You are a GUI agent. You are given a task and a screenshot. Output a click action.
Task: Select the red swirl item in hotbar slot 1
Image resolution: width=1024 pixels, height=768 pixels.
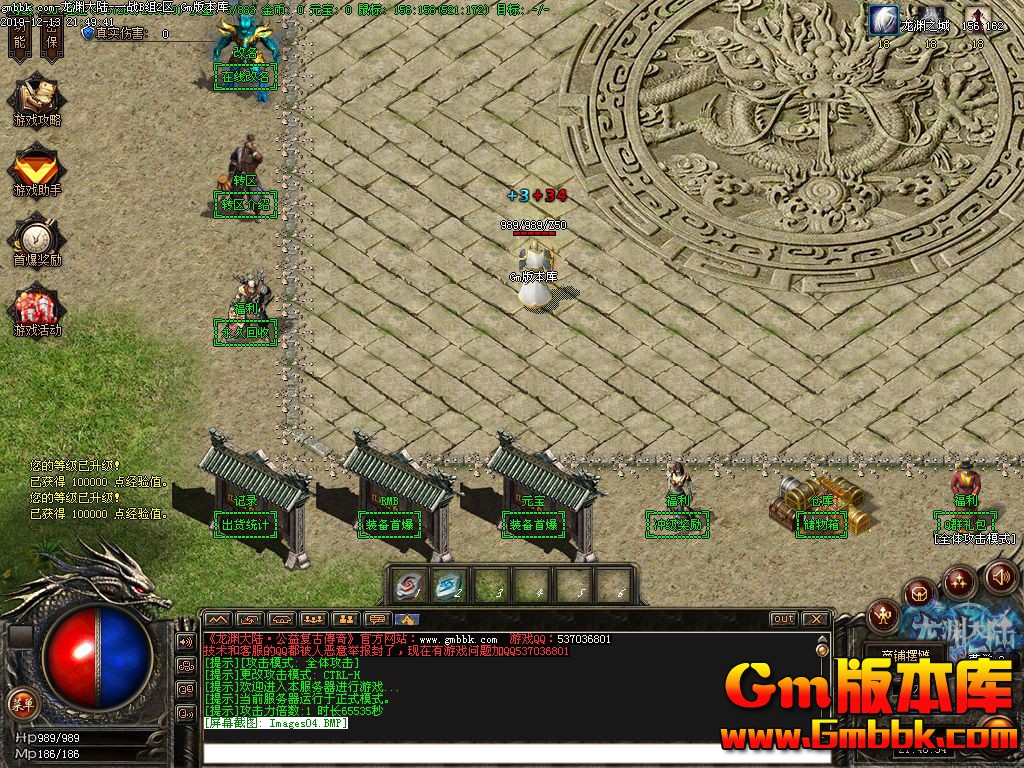[408, 584]
